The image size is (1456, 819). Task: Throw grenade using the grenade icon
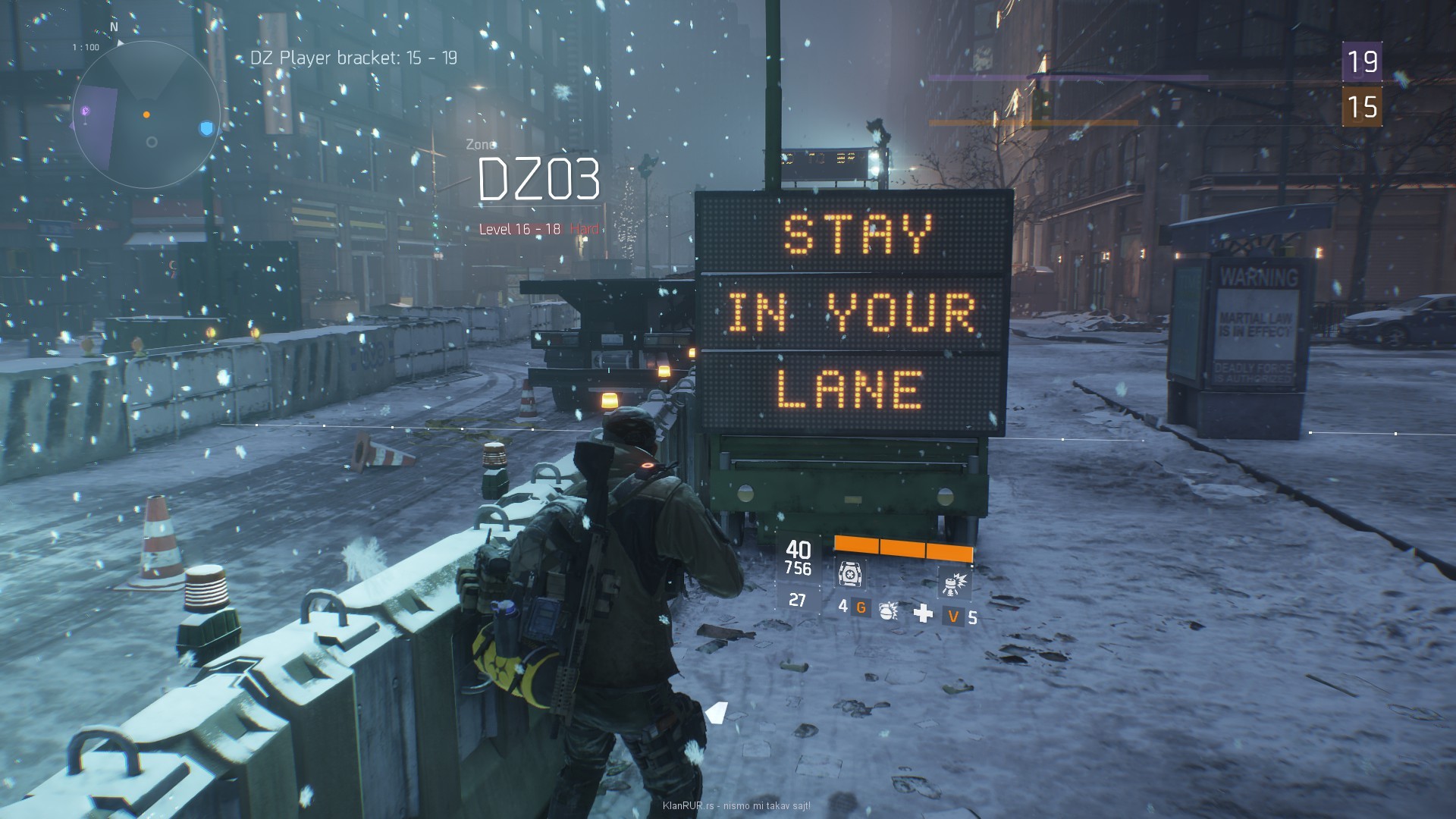point(888,611)
